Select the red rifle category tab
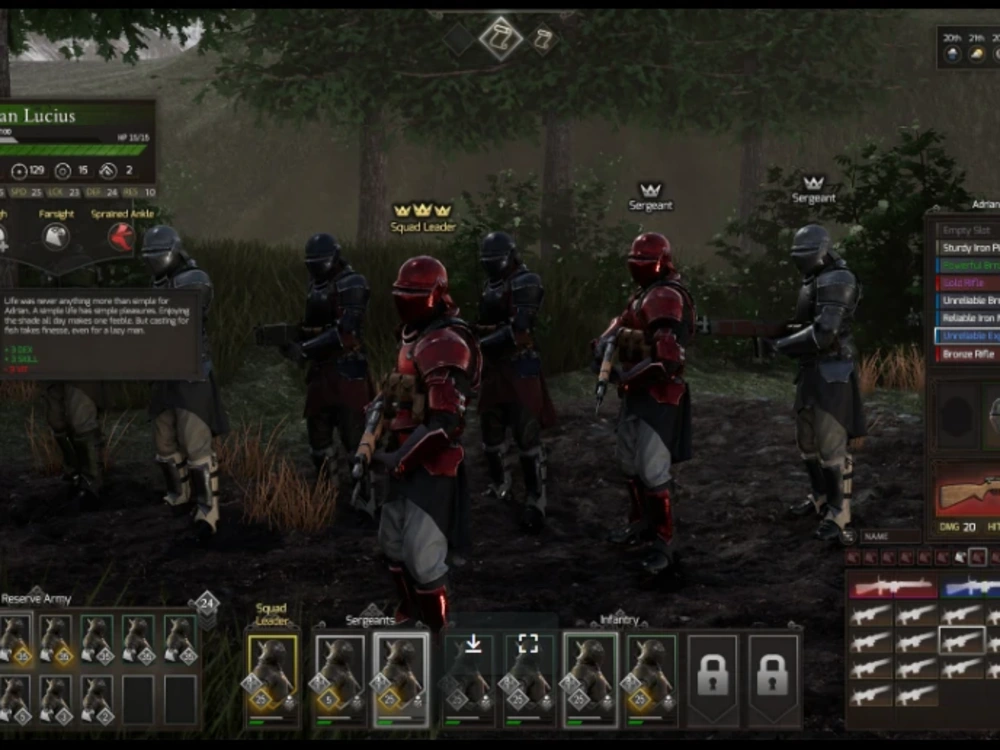1000x750 pixels. coord(892,588)
